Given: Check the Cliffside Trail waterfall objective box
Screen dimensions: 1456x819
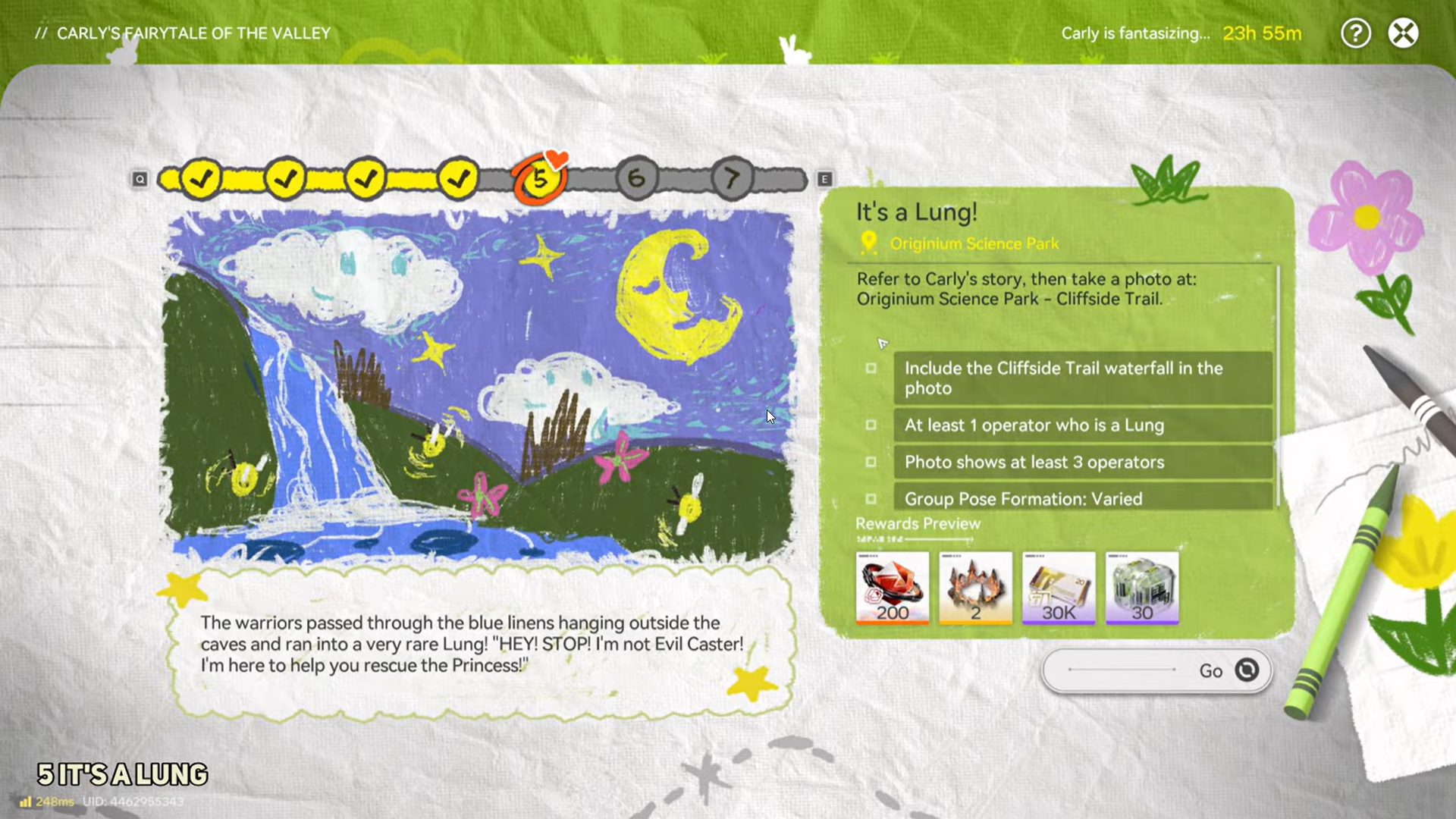Looking at the screenshot, I should [x=870, y=369].
